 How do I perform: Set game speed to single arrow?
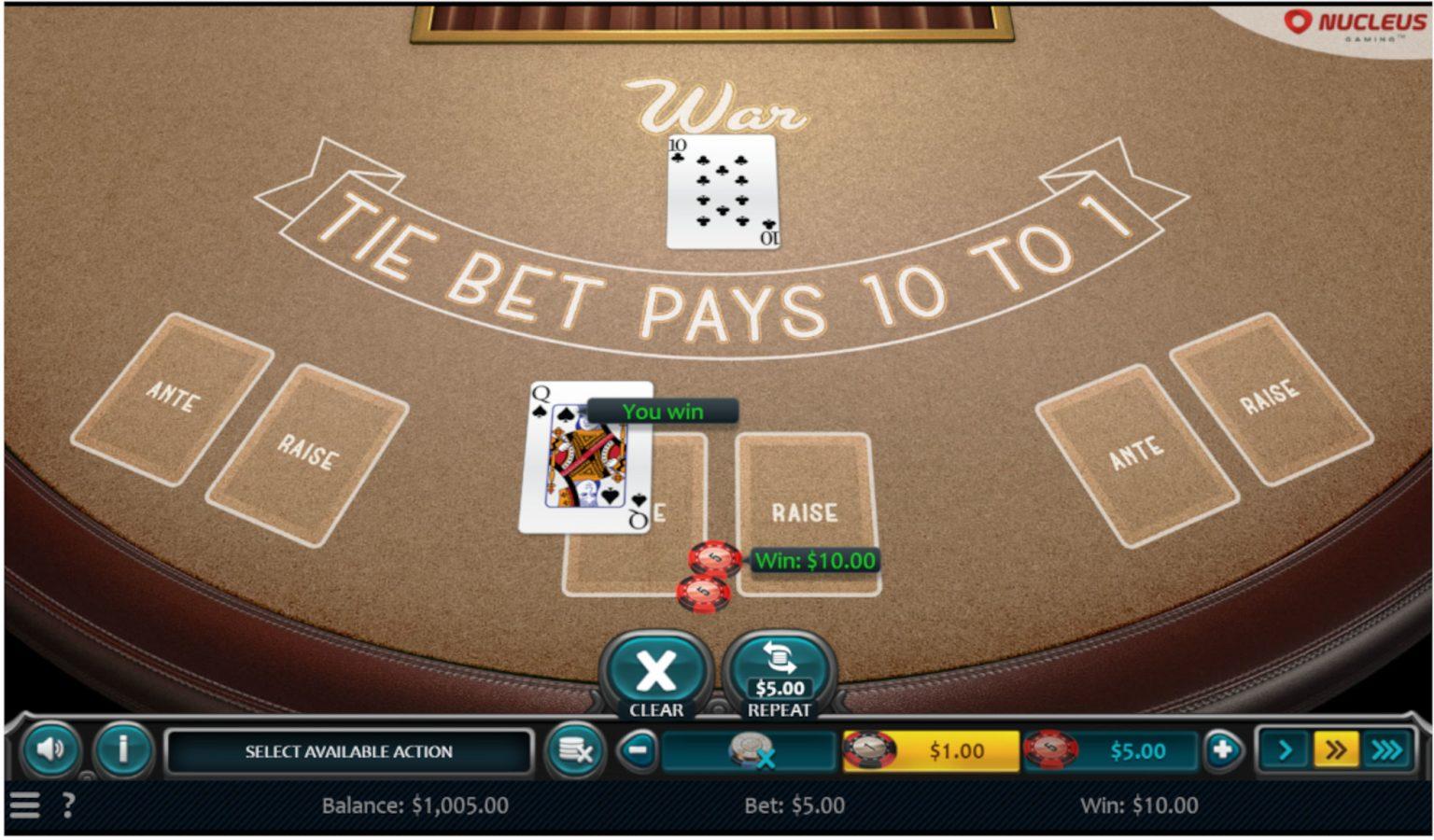pos(1285,750)
